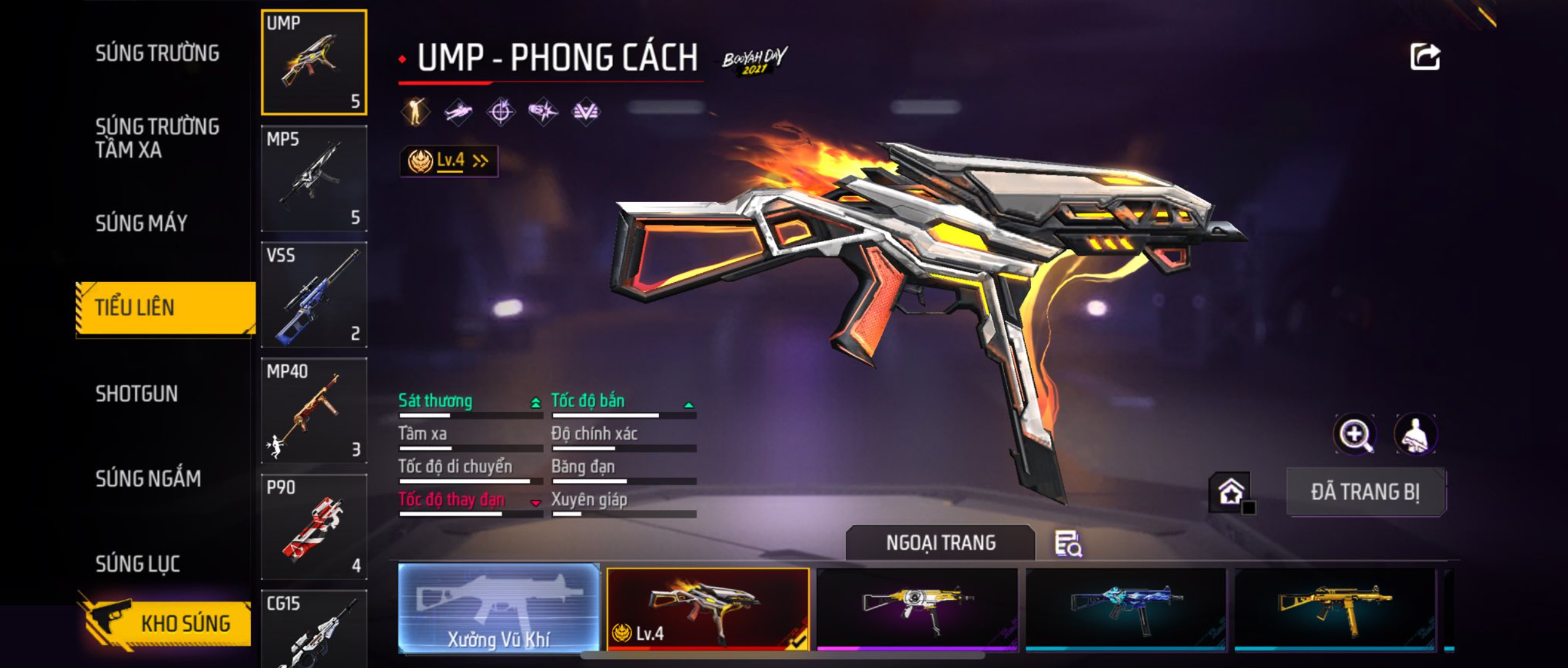Preview the skin on character icon

tap(1415, 434)
